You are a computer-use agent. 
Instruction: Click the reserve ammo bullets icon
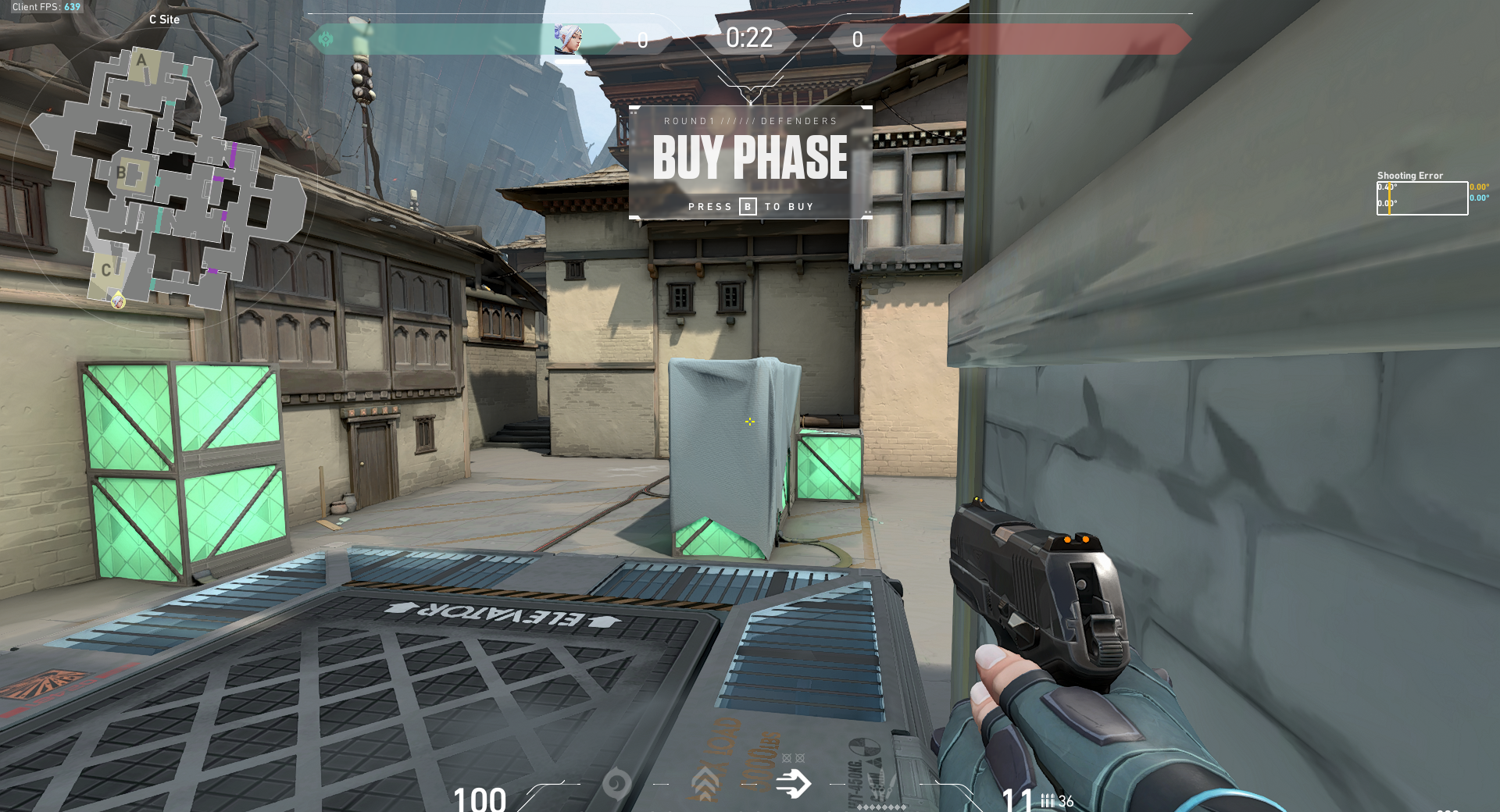(1048, 800)
